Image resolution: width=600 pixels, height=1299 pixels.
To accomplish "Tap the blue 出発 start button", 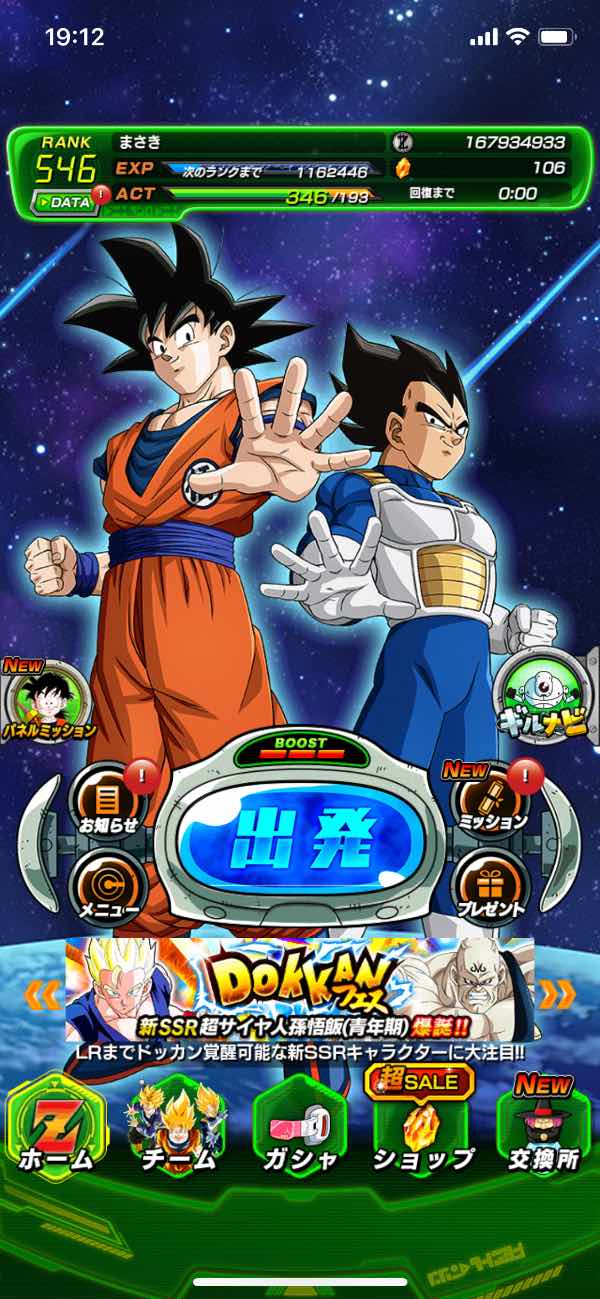I will tap(299, 834).
